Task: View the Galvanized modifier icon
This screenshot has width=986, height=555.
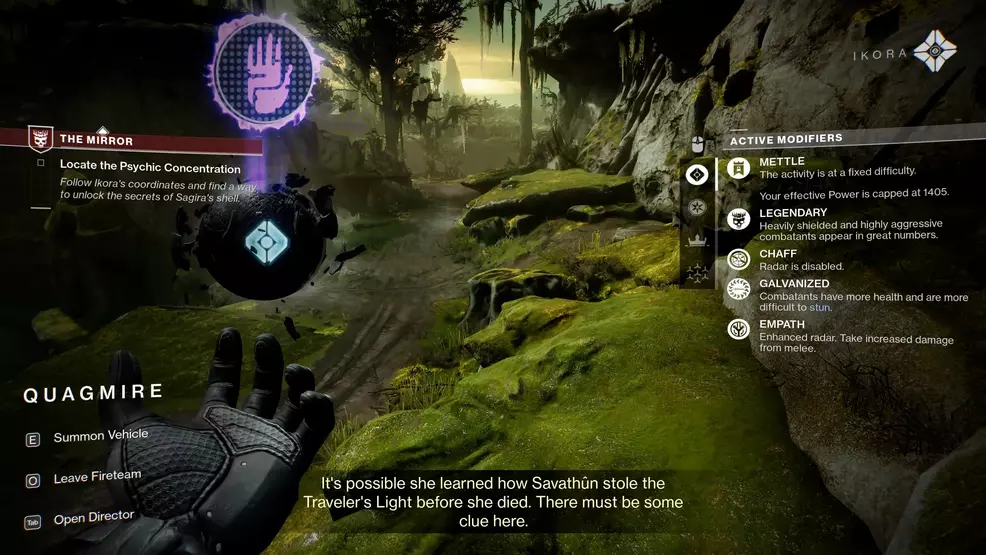Action: pos(739,290)
